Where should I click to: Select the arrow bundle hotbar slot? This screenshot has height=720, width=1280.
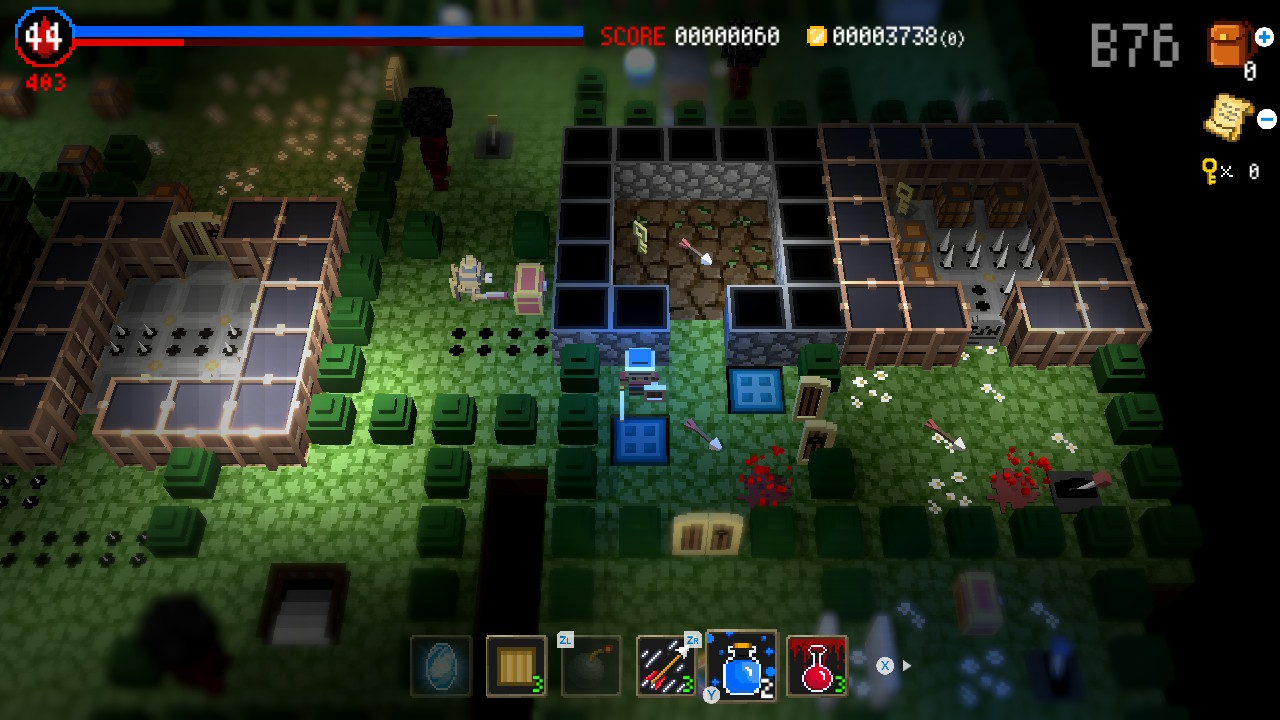pos(667,665)
